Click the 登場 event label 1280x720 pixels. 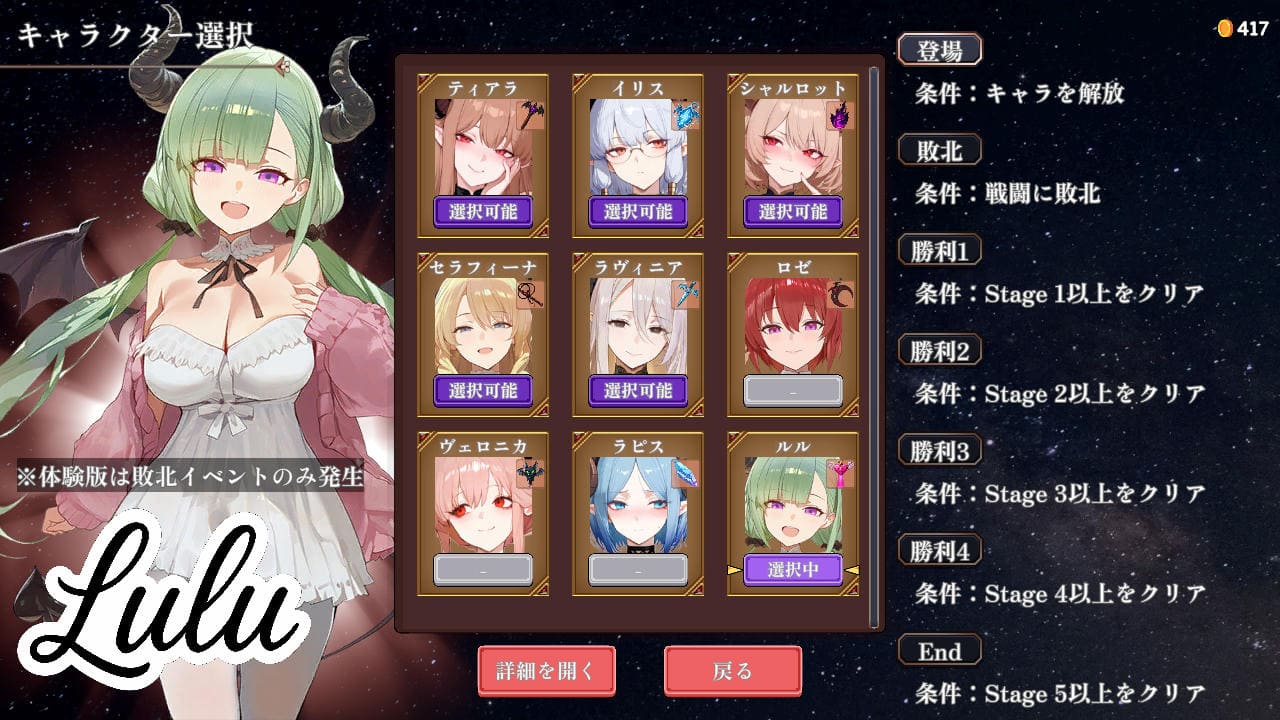(939, 50)
